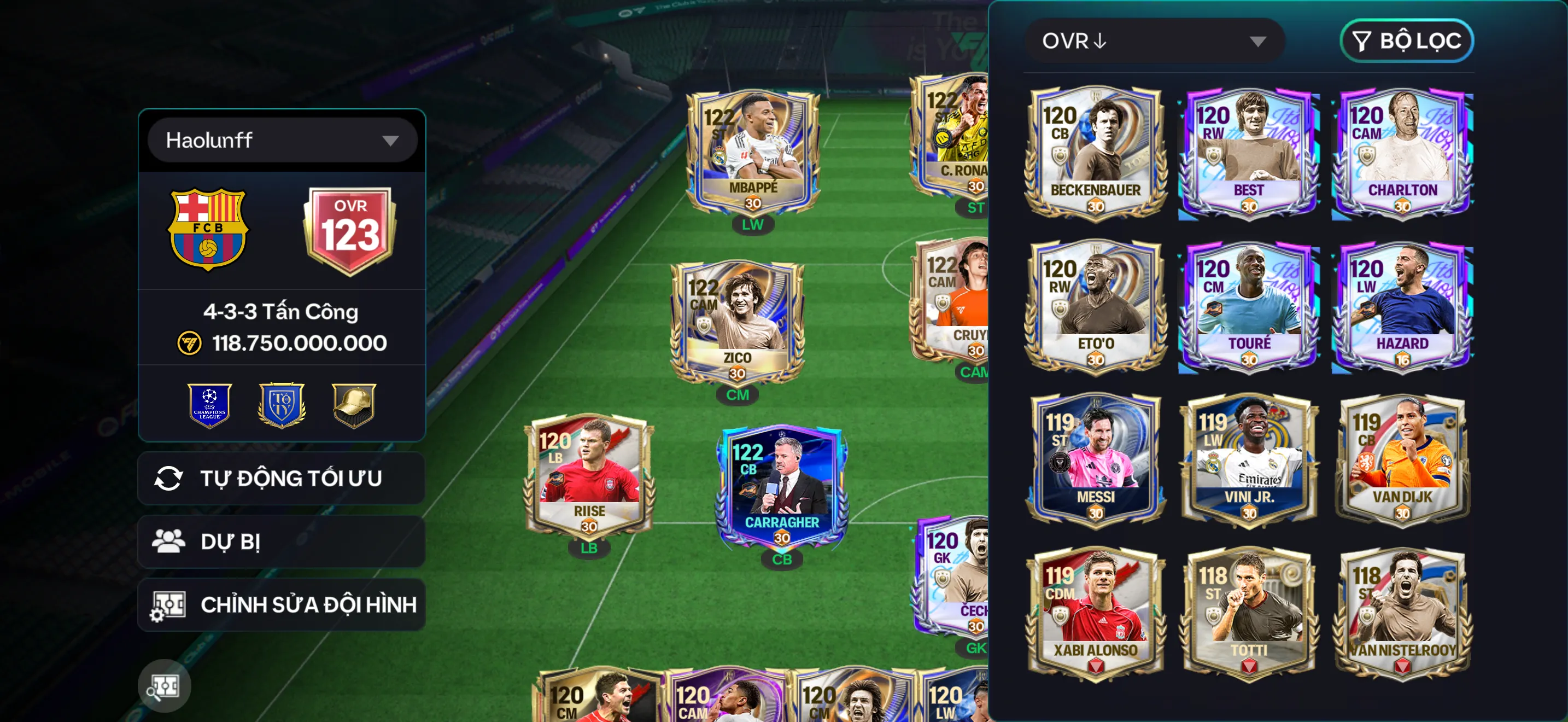Image resolution: width=1568 pixels, height=722 pixels.
Task: Click the golden cap trophy icon
Action: tap(353, 405)
